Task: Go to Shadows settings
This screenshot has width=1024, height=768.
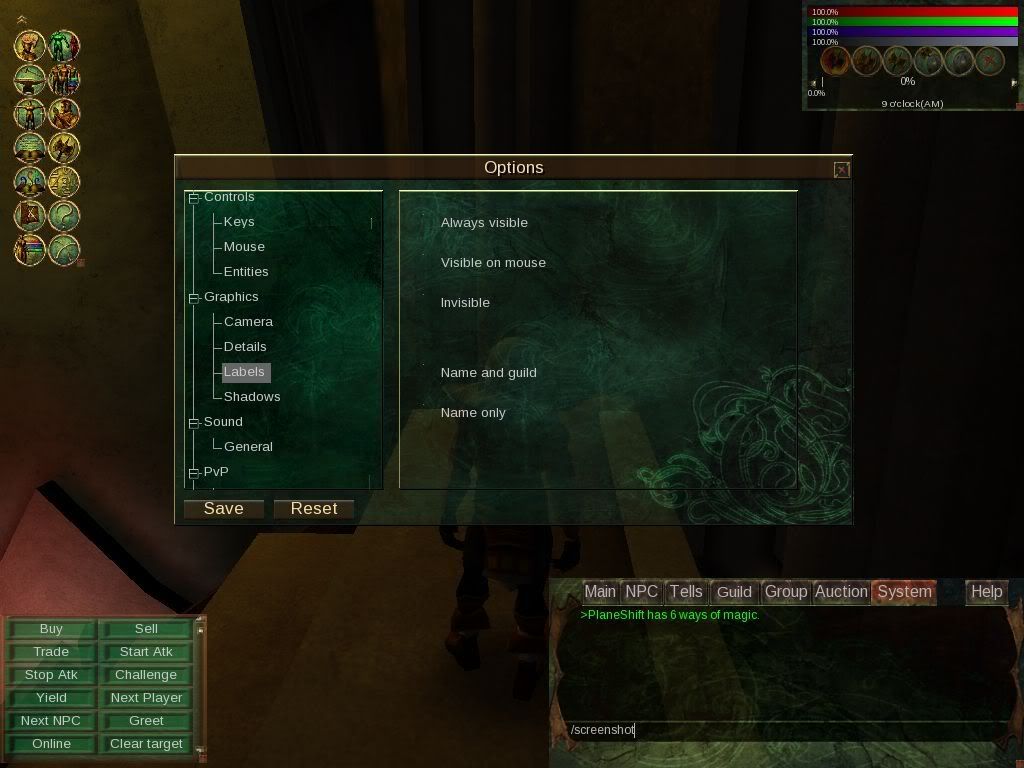Action: (x=252, y=397)
